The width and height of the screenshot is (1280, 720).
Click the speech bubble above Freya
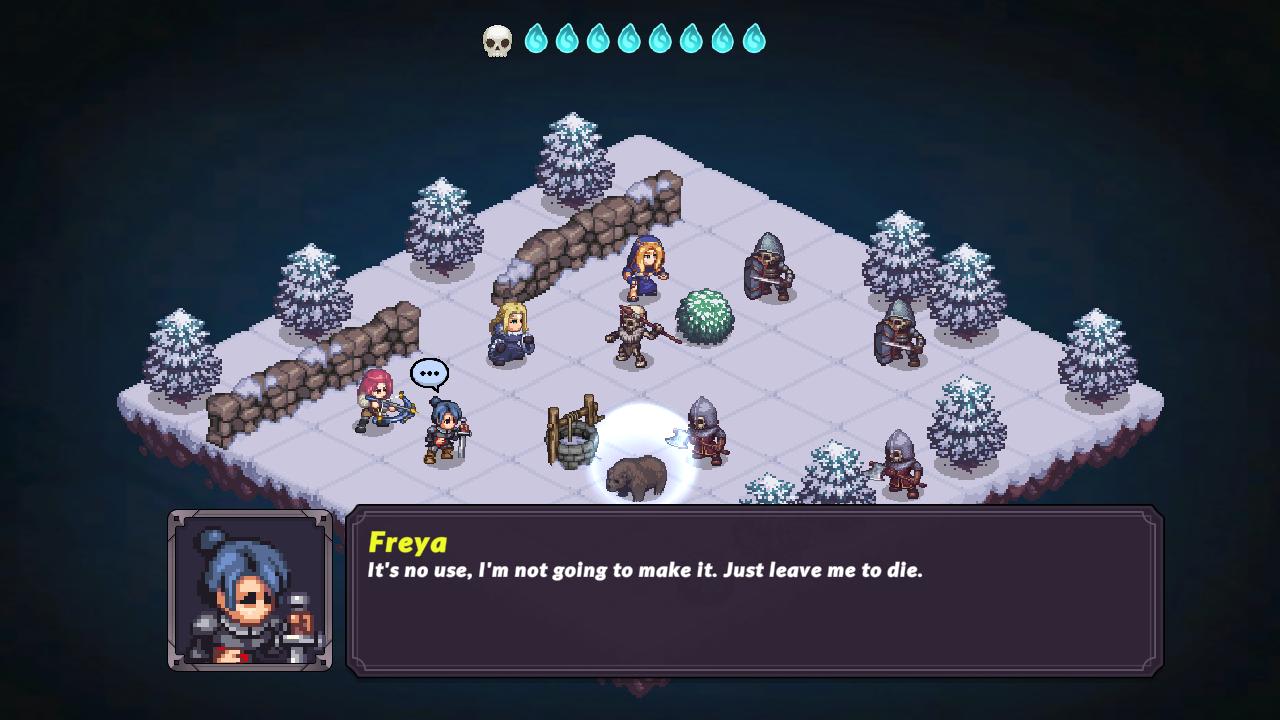(429, 372)
